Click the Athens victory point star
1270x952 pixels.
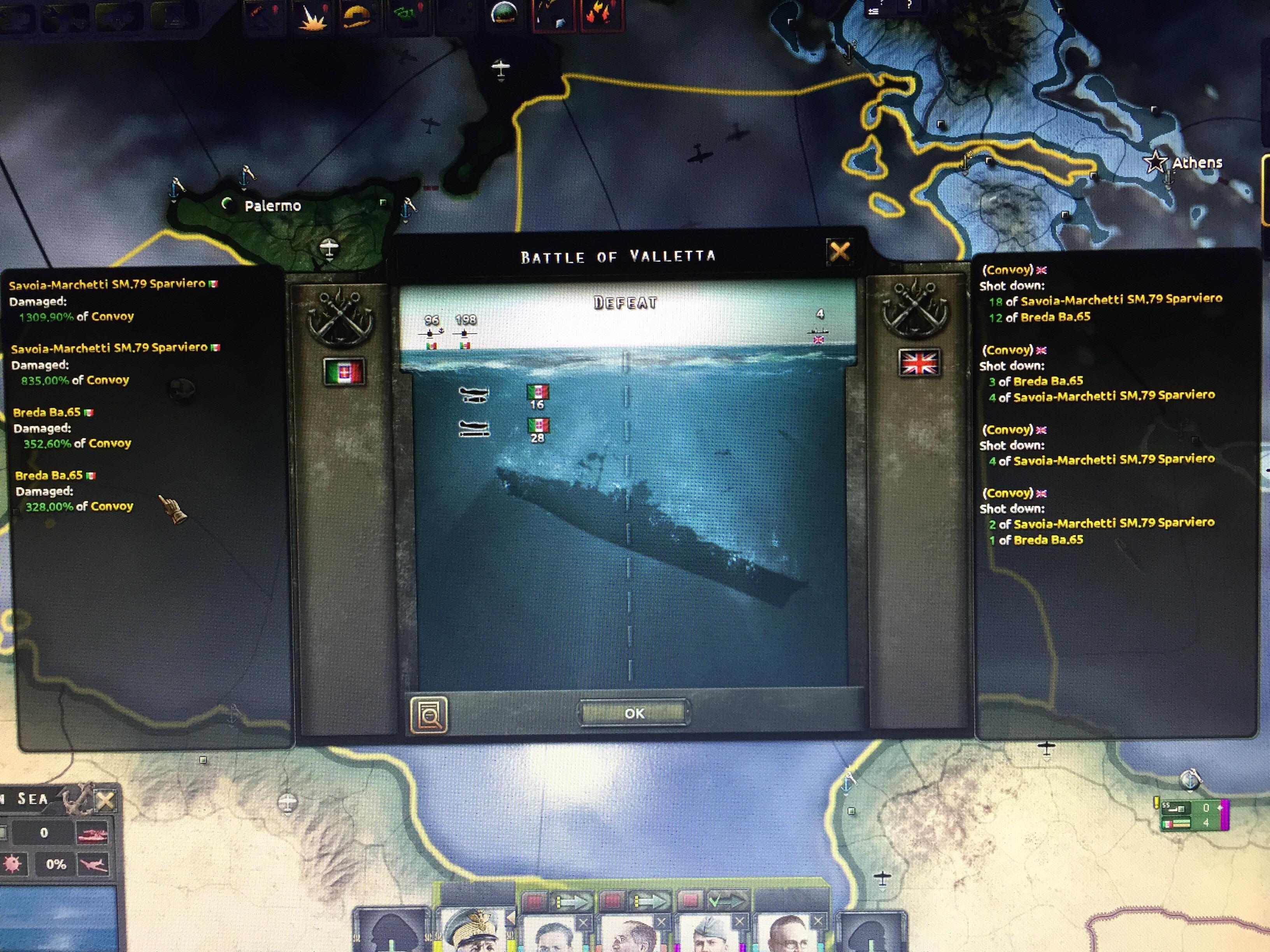[x=1155, y=163]
